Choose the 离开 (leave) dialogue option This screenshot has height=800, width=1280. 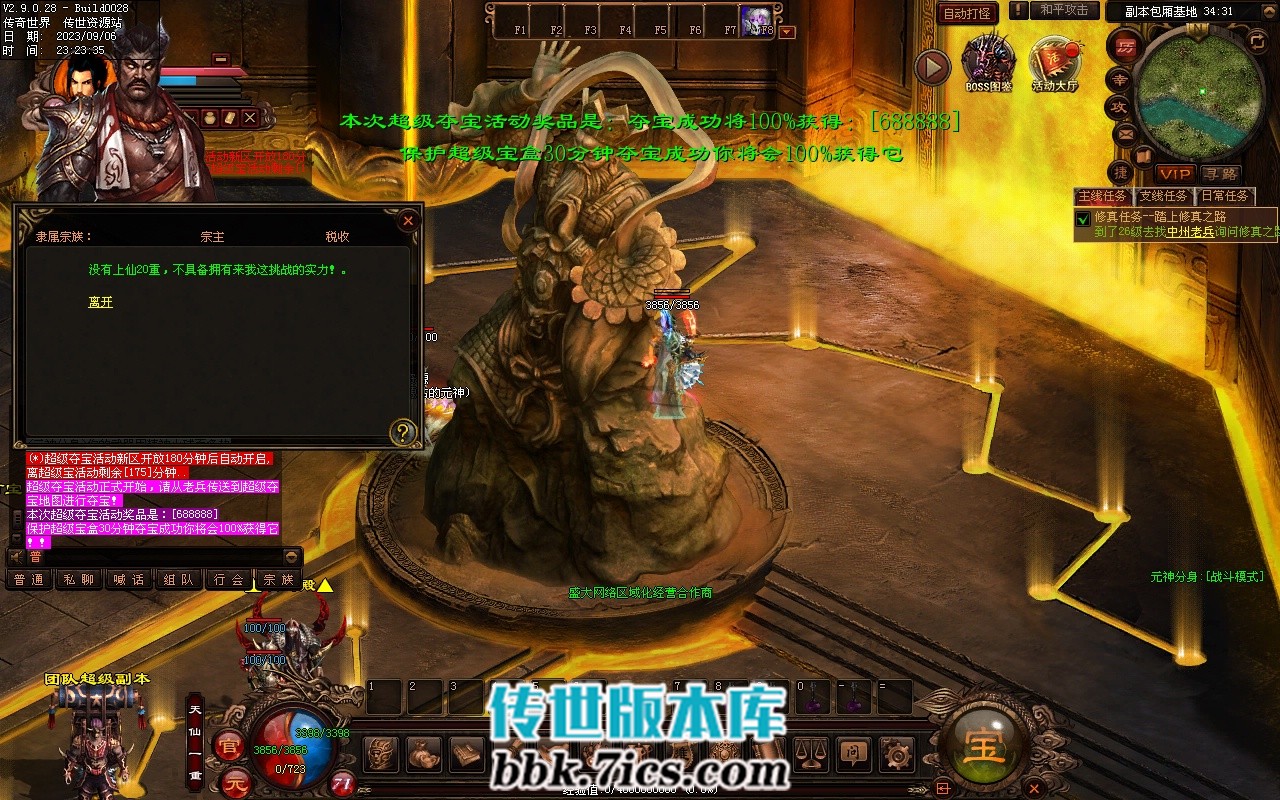click(x=101, y=302)
